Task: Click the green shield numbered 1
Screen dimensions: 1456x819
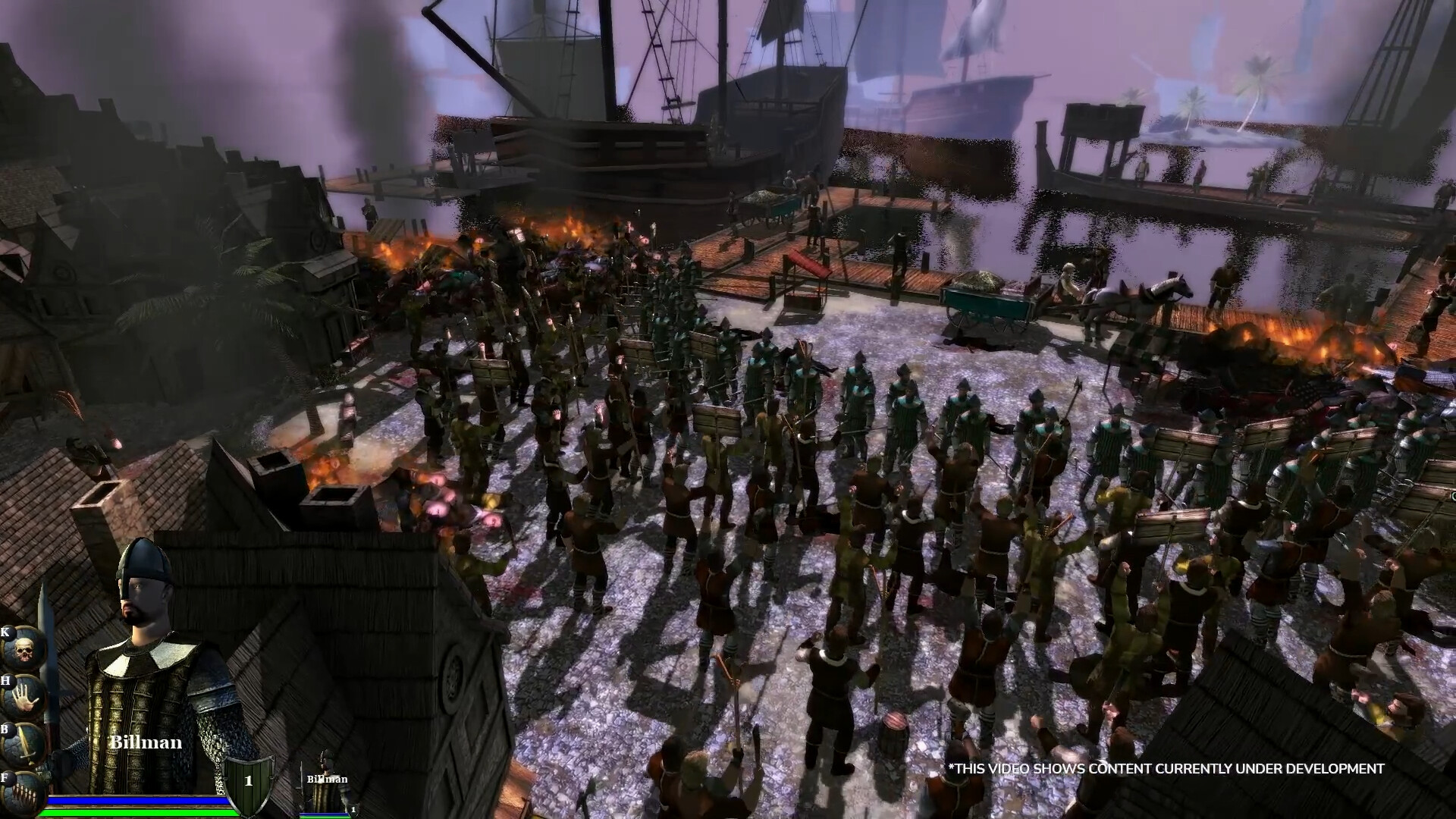Action: point(248,782)
